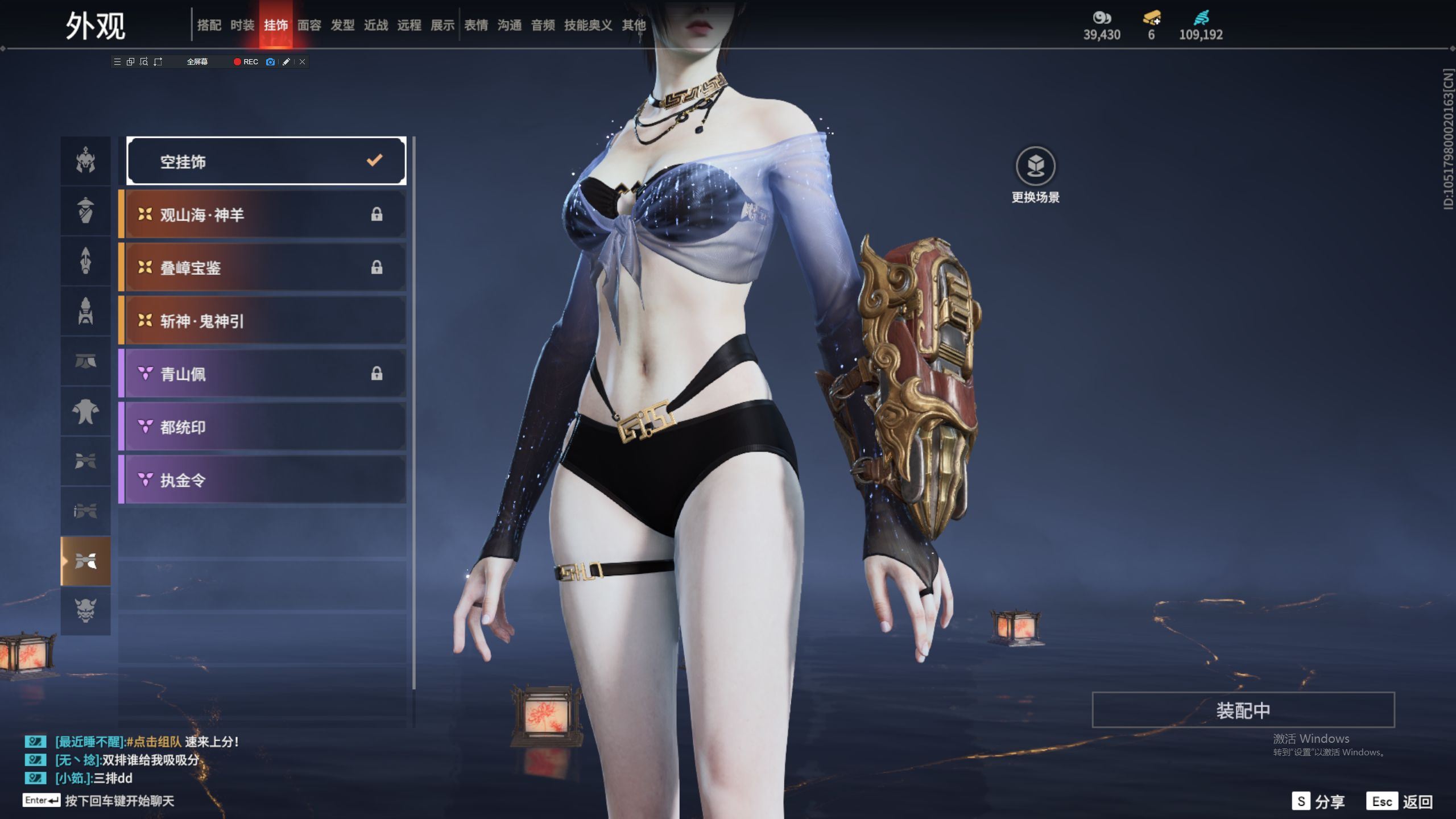This screenshot has height=819, width=1456.
Task: Click the 更换场景 scene change button
Action: pyautogui.click(x=1035, y=174)
